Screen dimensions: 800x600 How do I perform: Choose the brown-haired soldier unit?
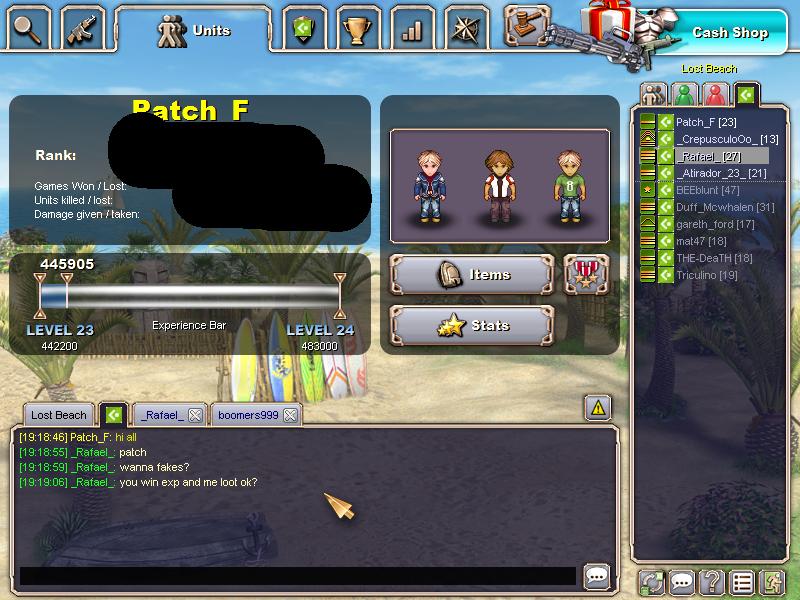[x=498, y=186]
